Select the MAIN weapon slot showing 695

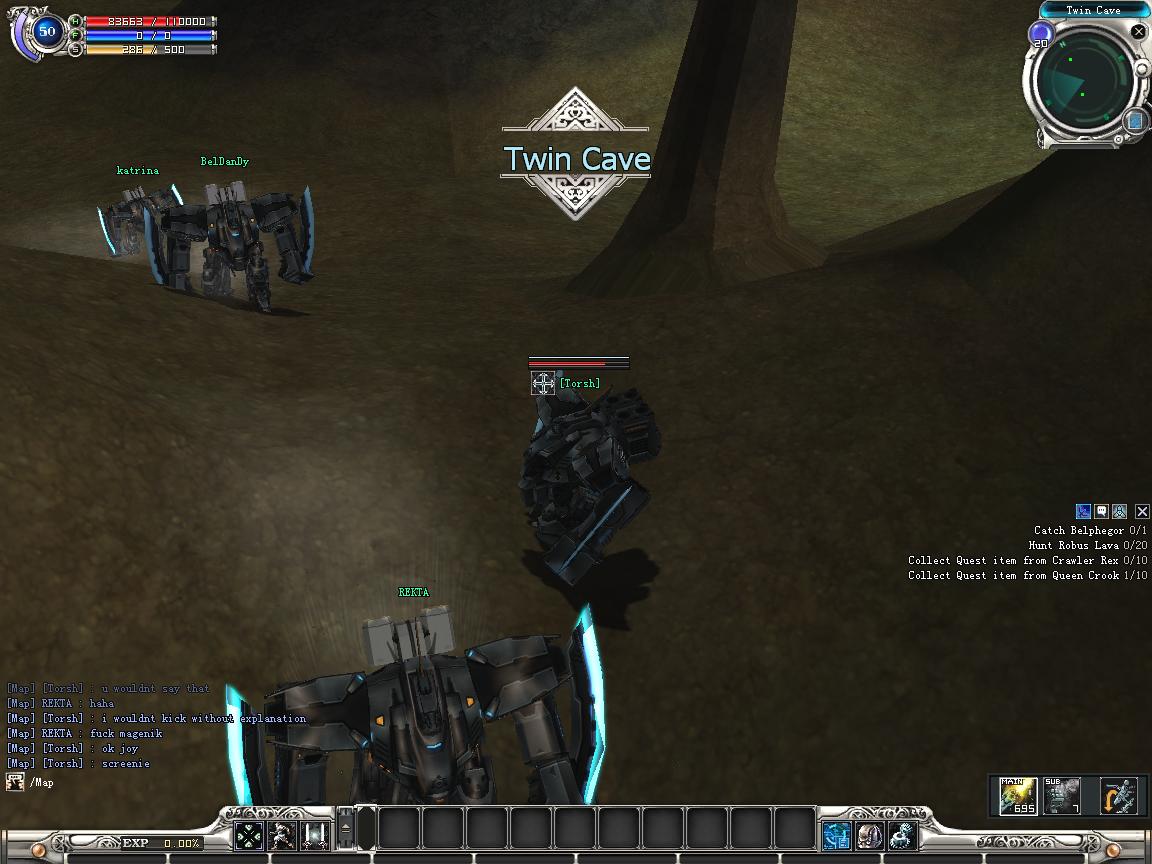tap(1018, 796)
